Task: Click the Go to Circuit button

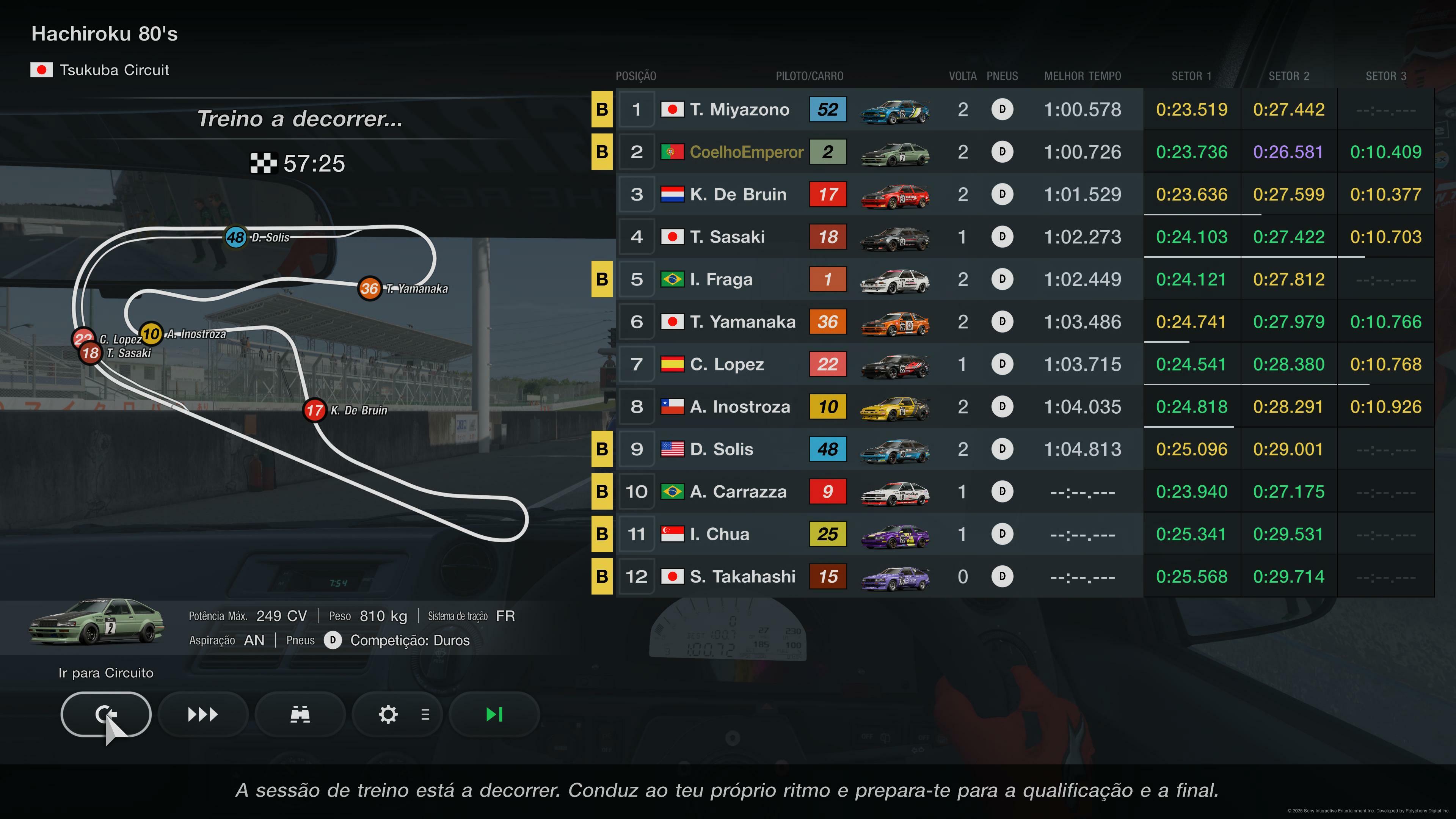Action: click(x=106, y=714)
